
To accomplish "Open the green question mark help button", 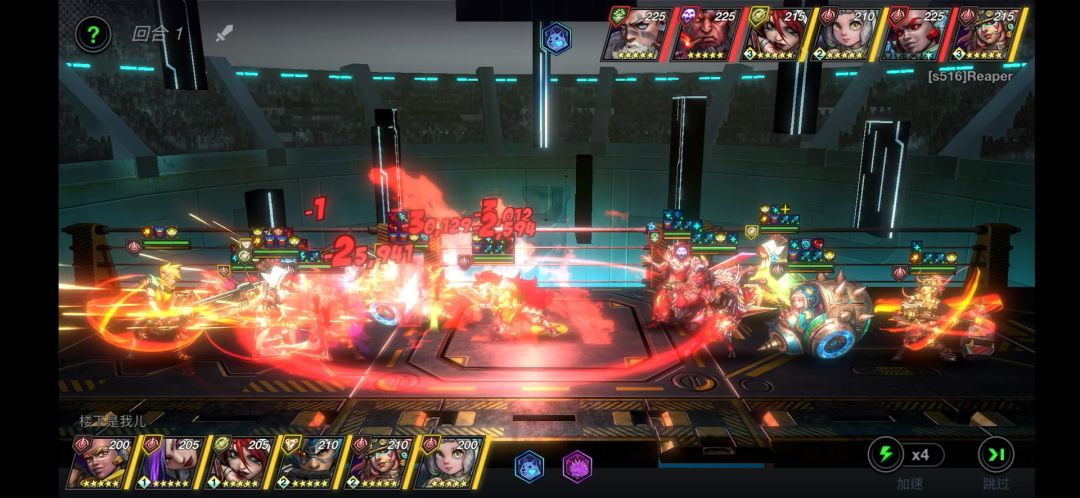I will 93,35.
